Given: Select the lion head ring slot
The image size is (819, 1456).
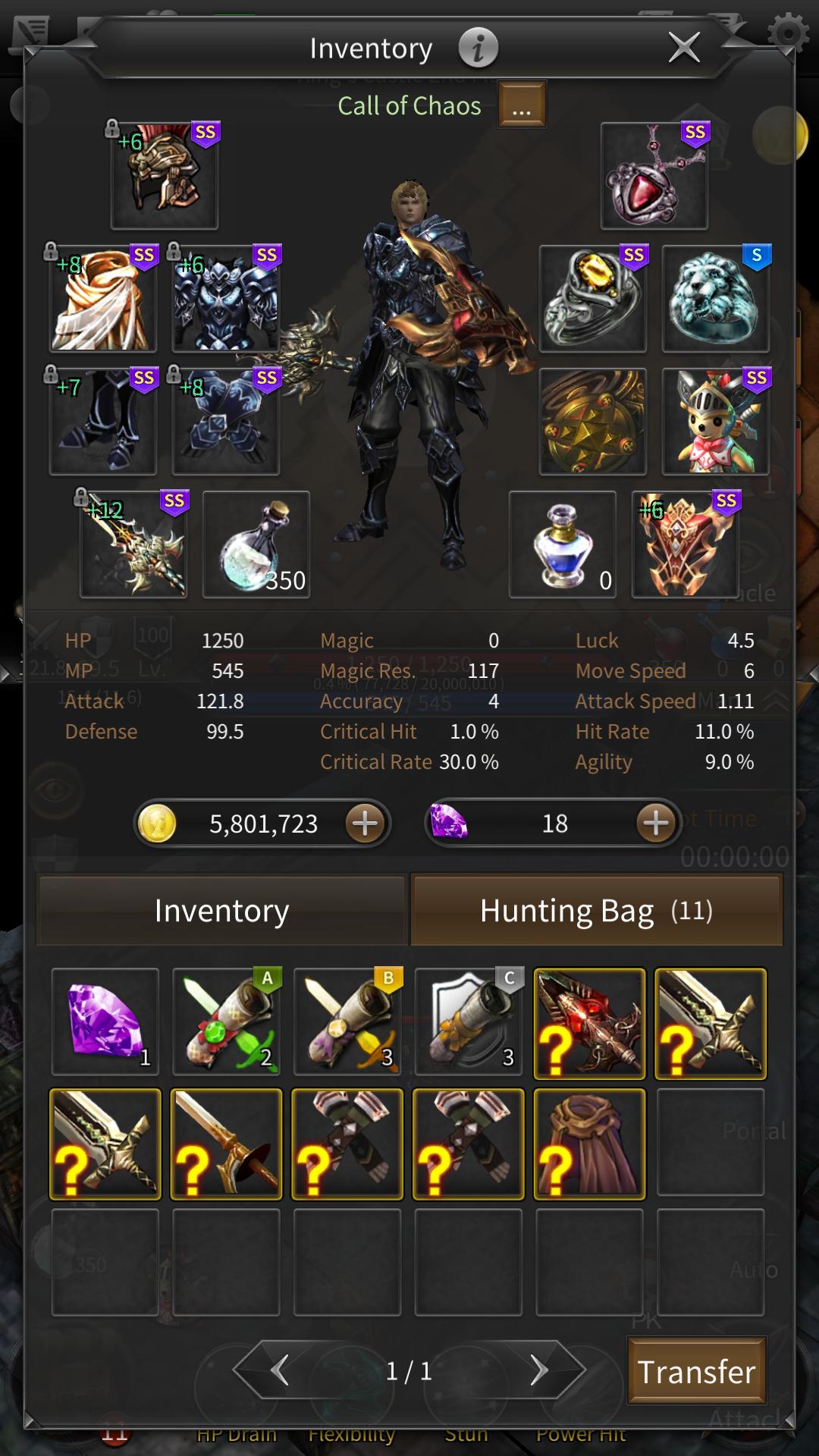Looking at the screenshot, I should point(715,298).
